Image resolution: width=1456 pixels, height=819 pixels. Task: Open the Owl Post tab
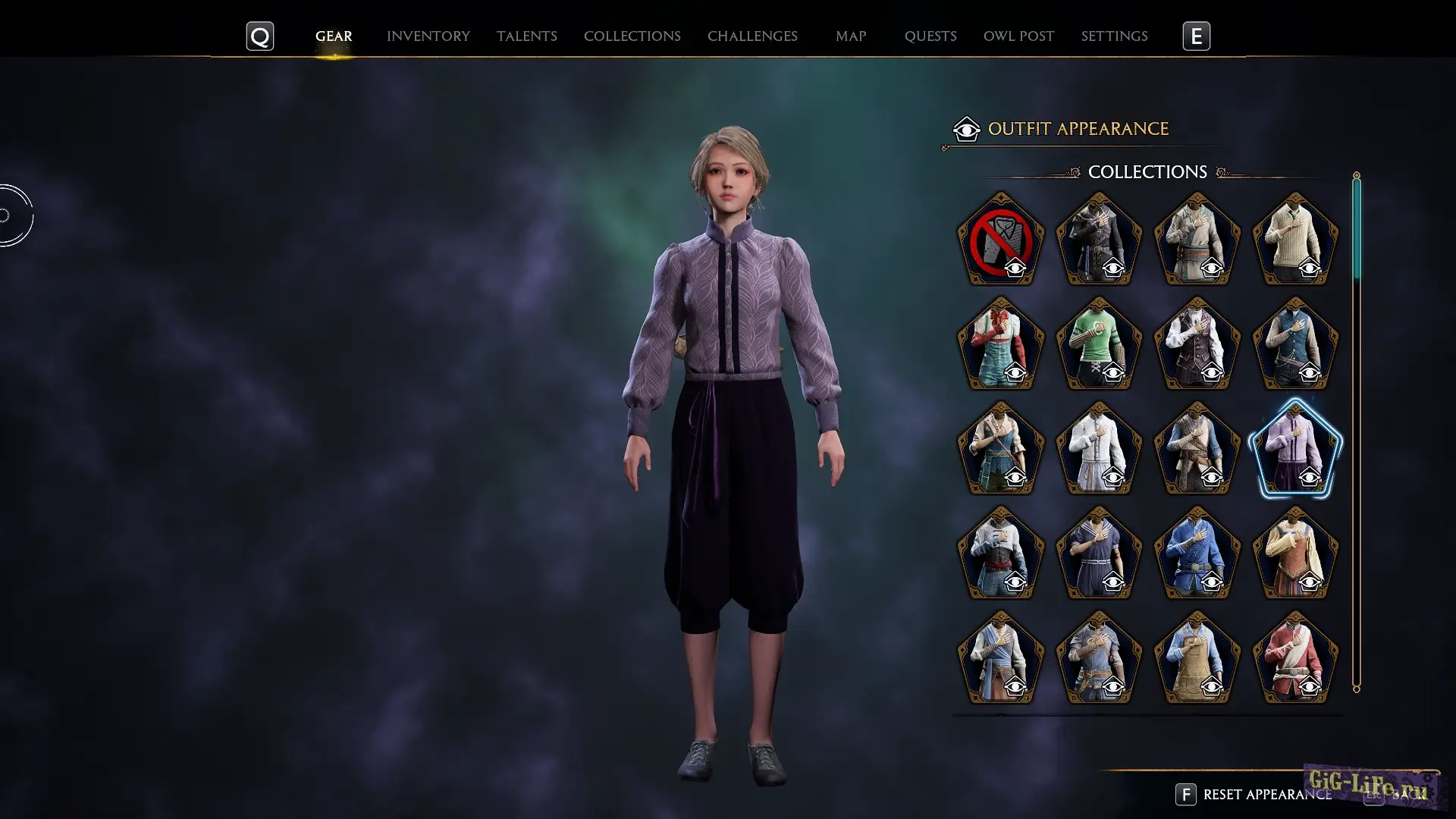tap(1018, 36)
